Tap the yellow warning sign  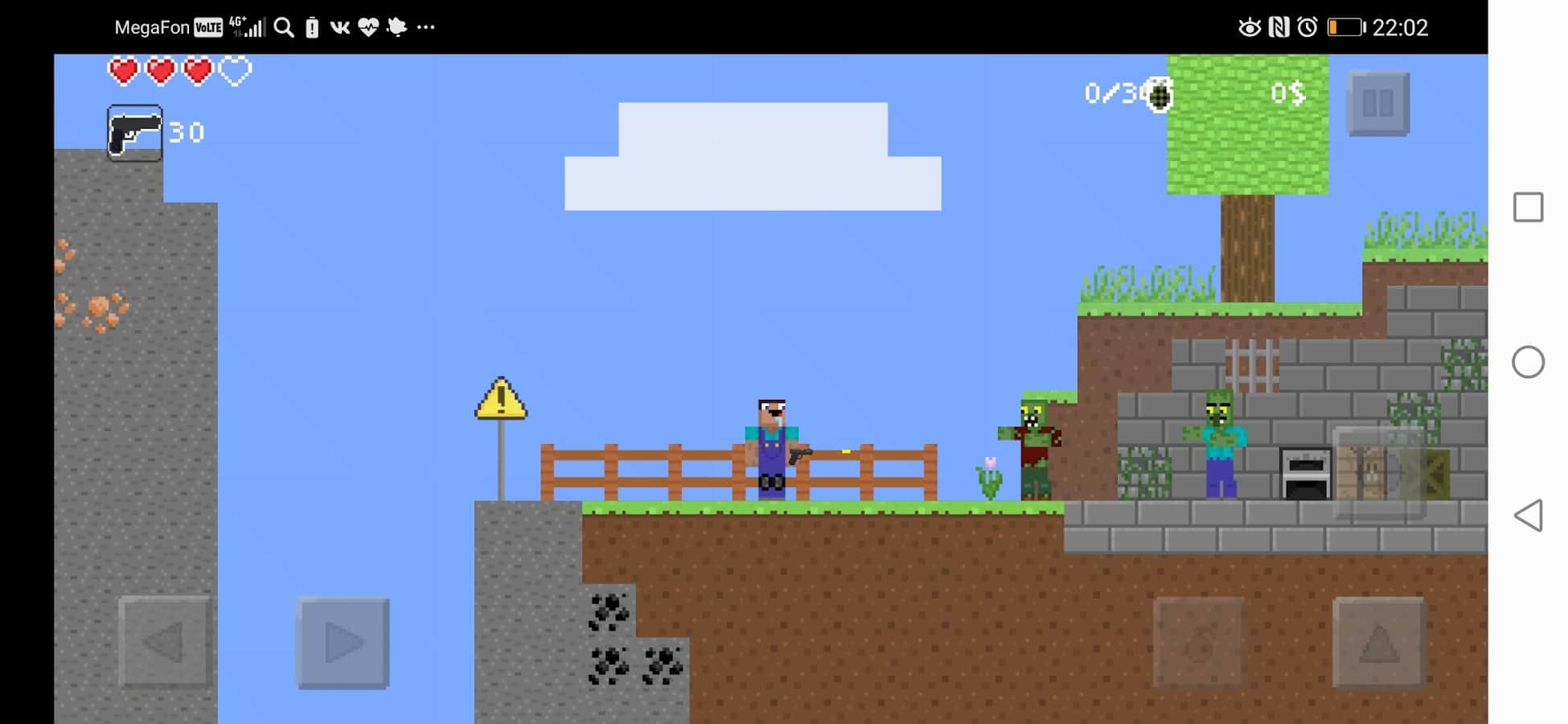coord(500,401)
